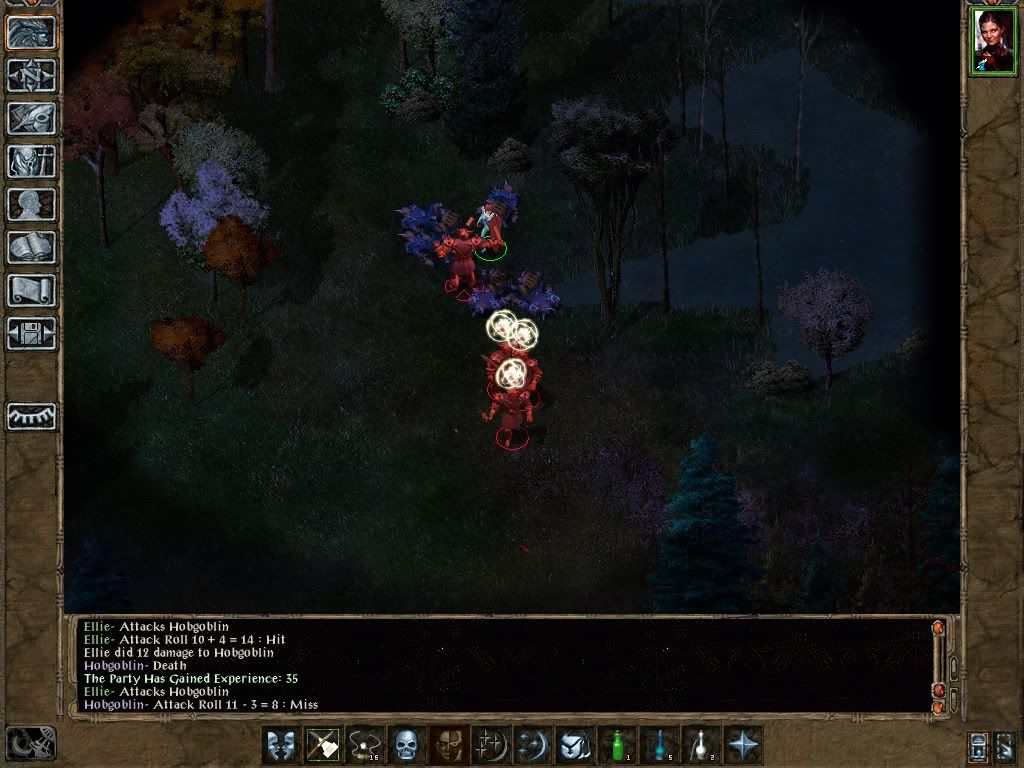
Task: Click the closed-eye rest button
Action: point(31,416)
